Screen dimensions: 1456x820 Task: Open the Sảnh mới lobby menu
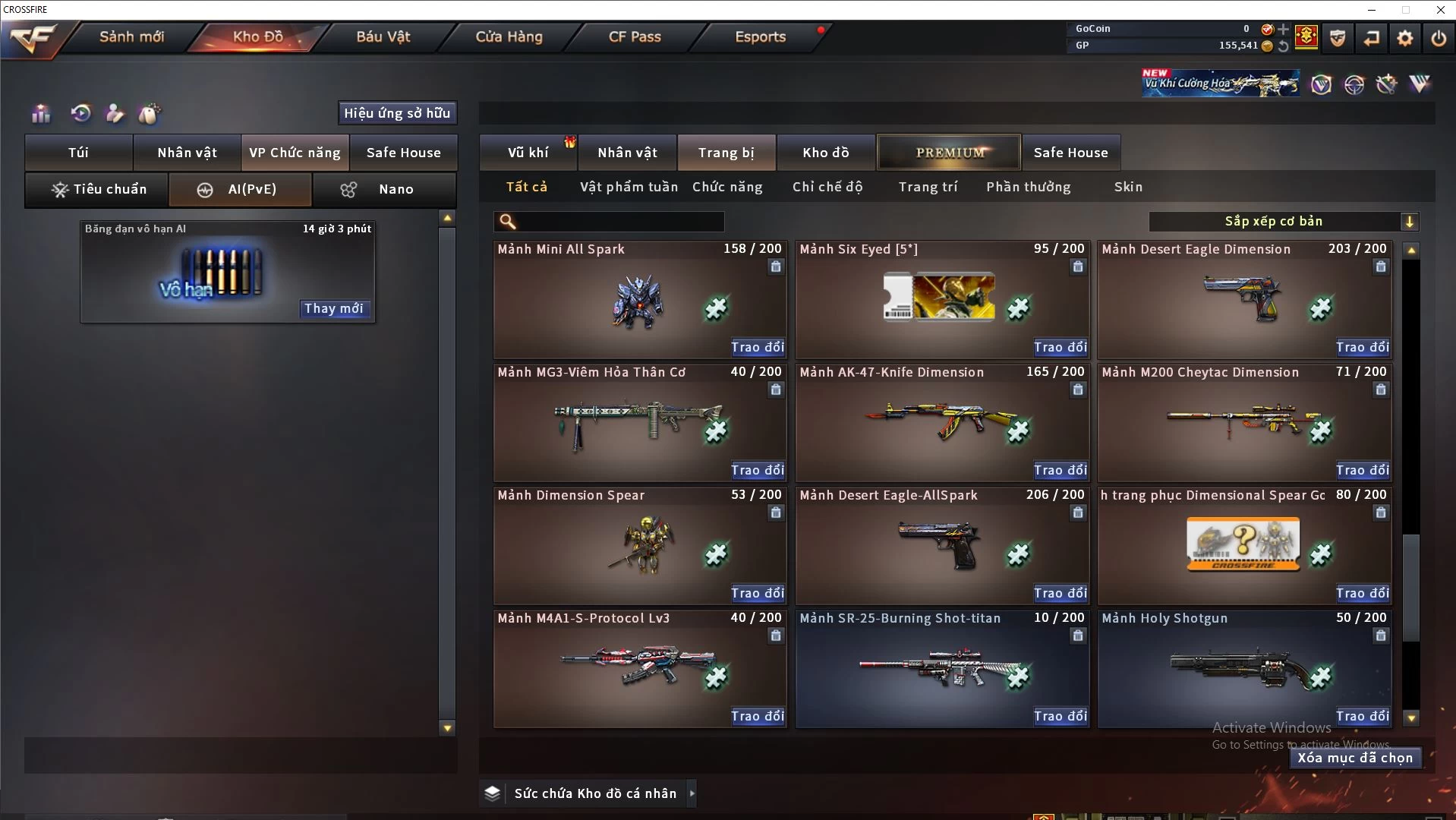point(131,36)
